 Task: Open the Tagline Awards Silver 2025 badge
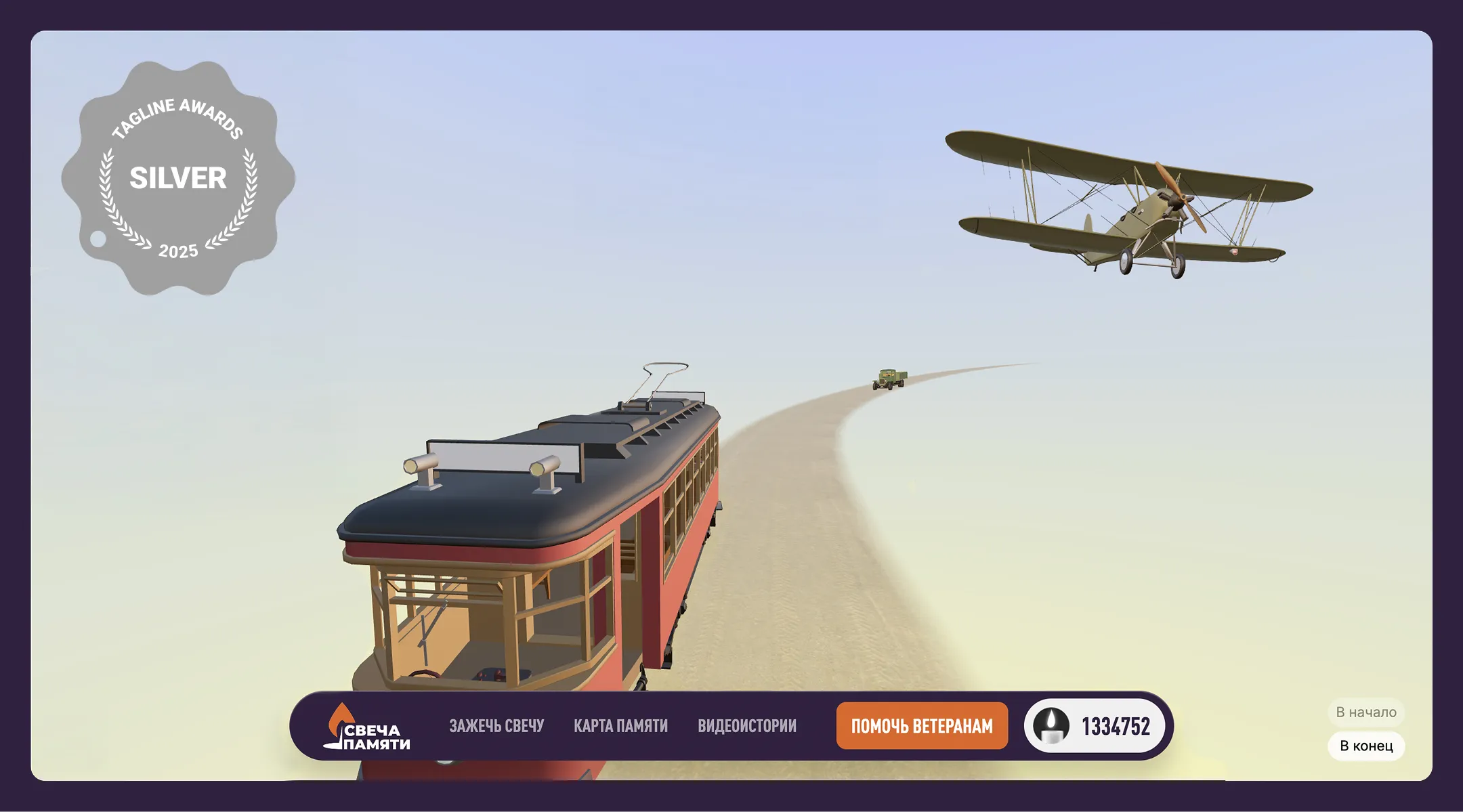(178, 178)
